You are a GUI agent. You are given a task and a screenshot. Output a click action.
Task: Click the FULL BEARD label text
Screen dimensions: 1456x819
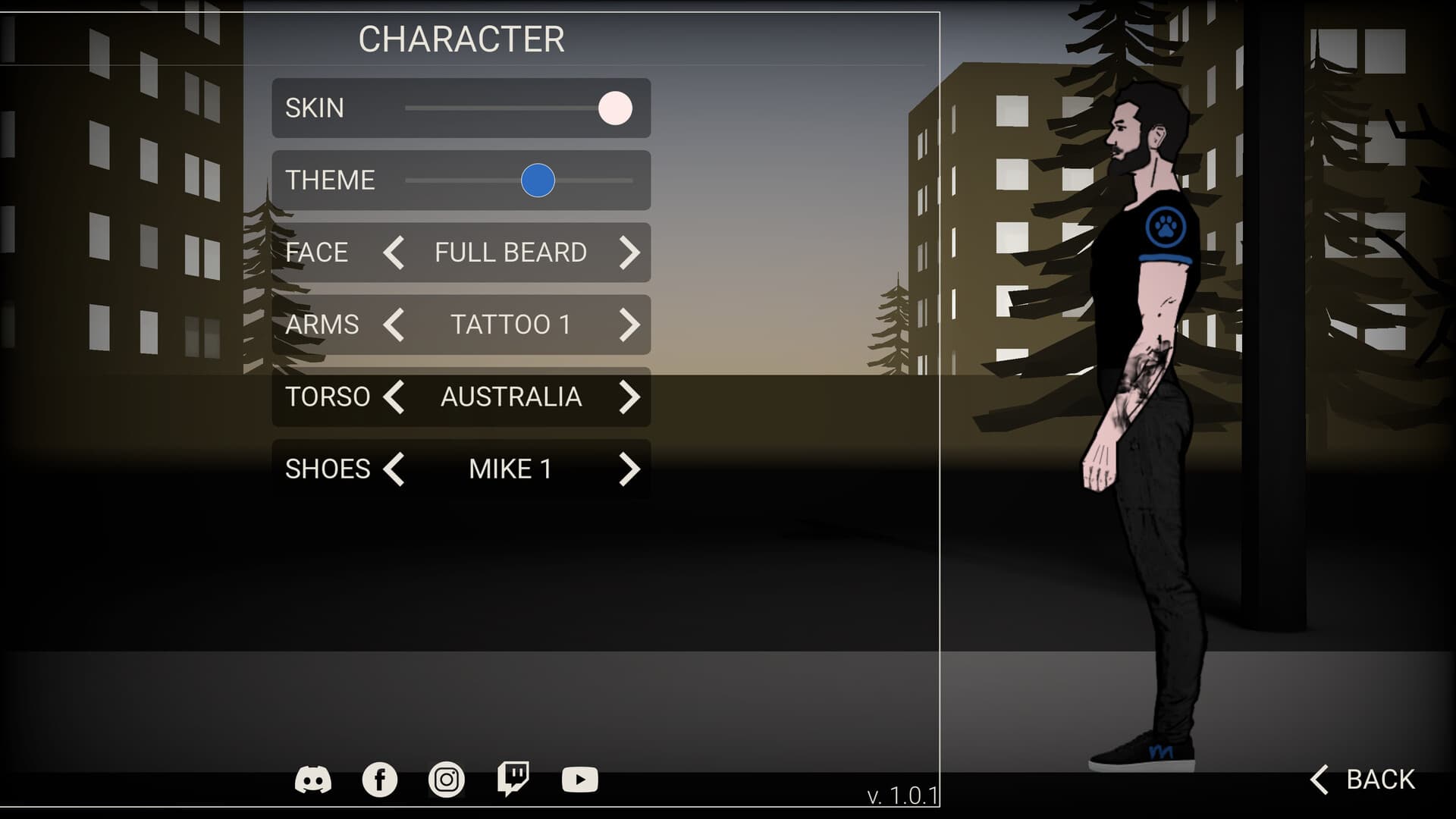[510, 253]
